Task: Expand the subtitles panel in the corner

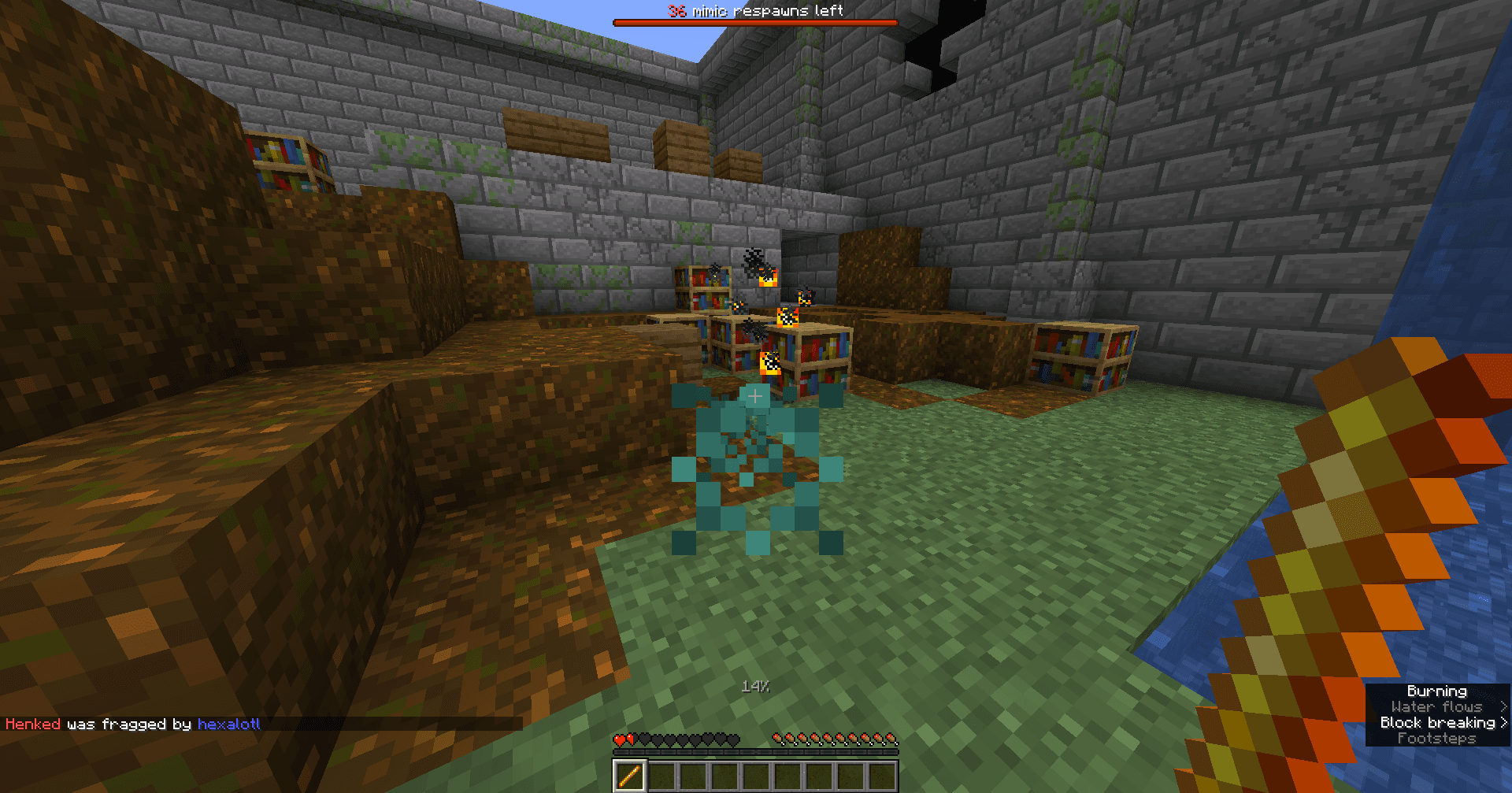Action: [1437, 715]
